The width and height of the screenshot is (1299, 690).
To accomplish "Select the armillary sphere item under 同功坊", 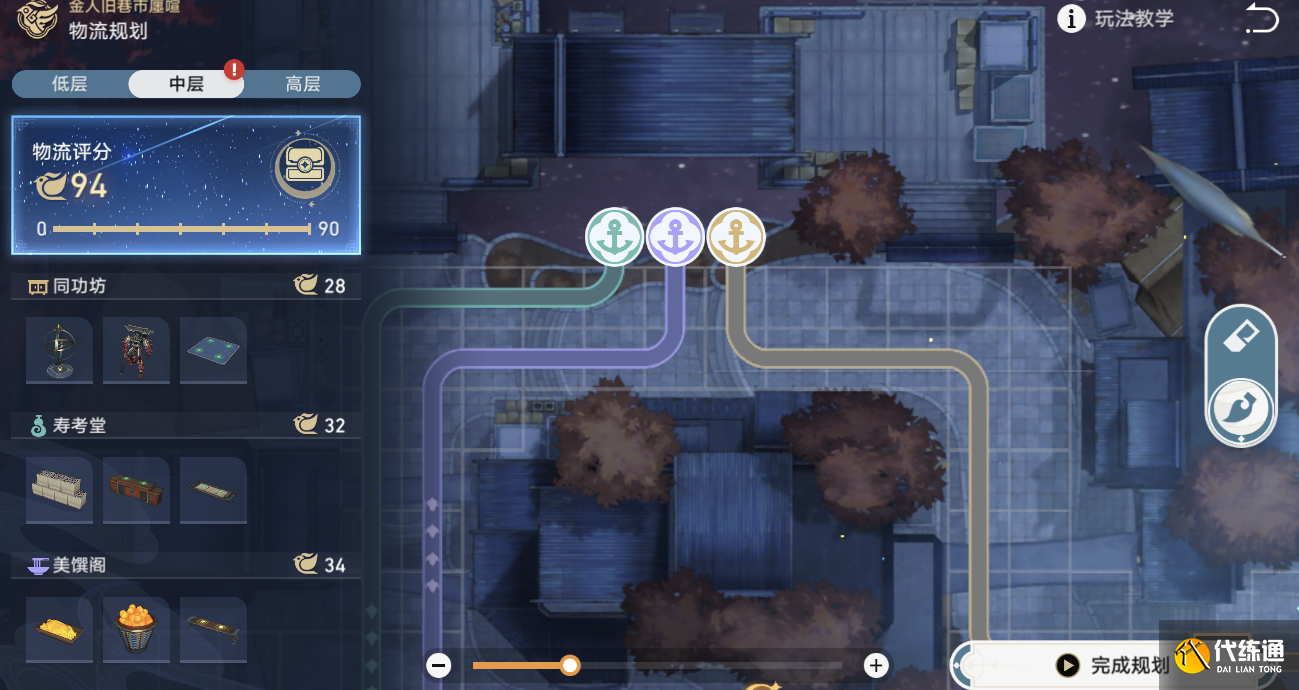I will [59, 350].
